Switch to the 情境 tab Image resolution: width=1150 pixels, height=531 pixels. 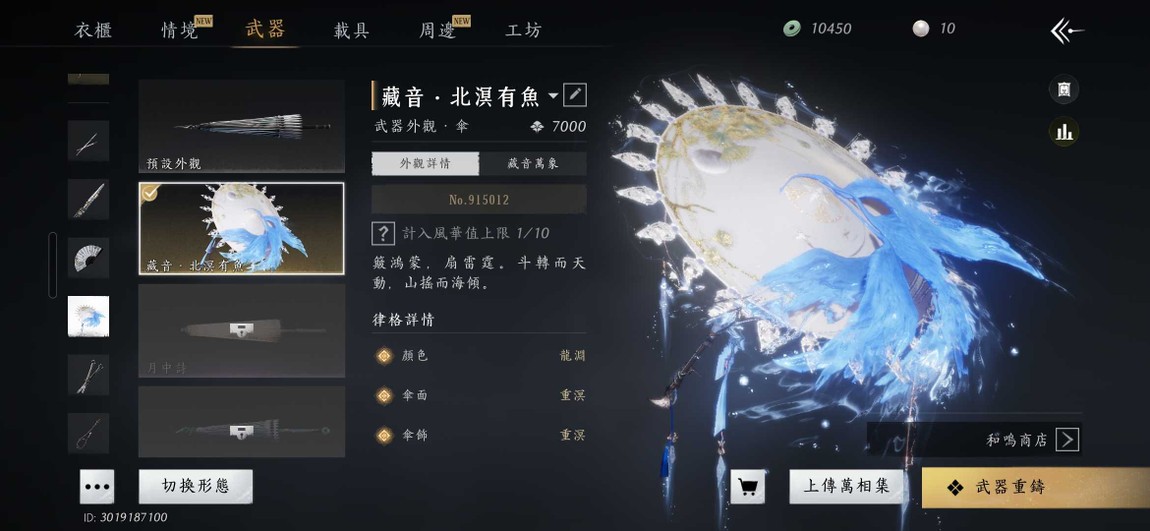coord(181,29)
